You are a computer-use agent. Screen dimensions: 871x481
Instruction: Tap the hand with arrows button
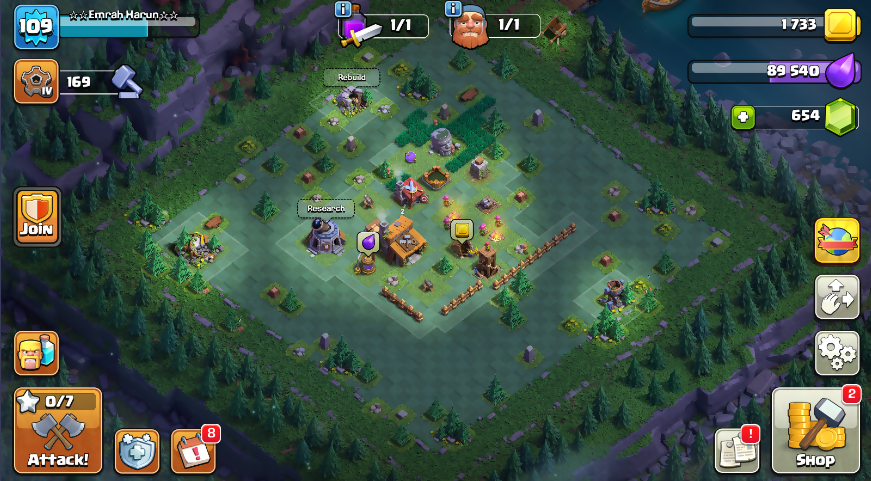837,296
